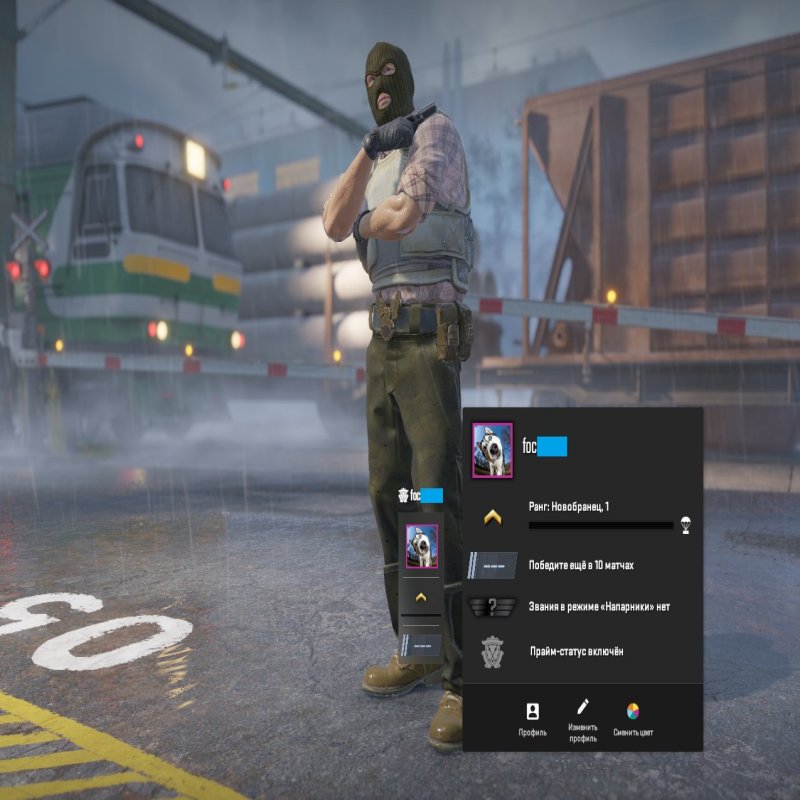Select the gold chevron rank icon in popup
Viewport: 800px width, 800px height.
492,518
